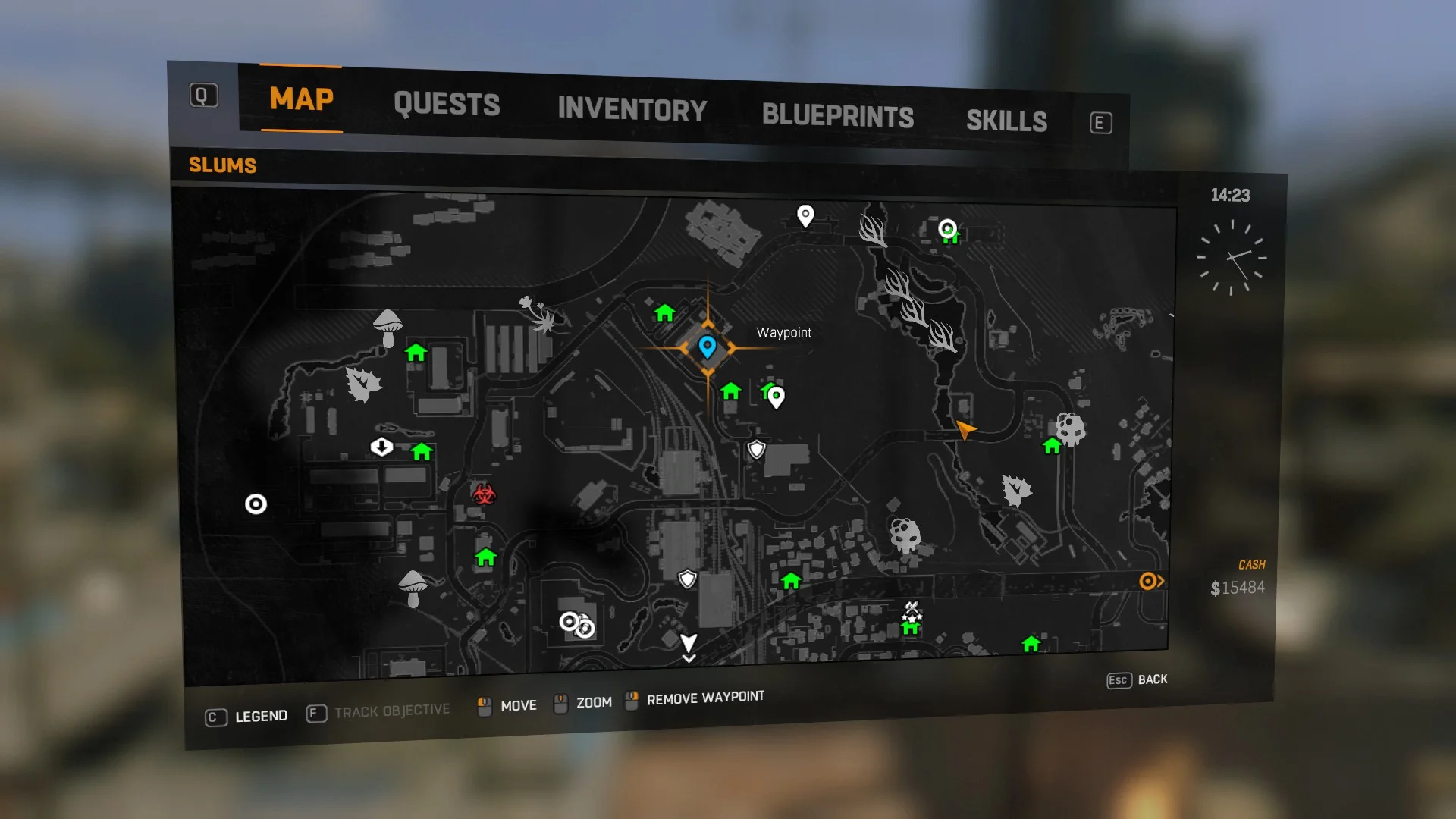
Task: Click the white pin with a down arrow
Action: 381,447
